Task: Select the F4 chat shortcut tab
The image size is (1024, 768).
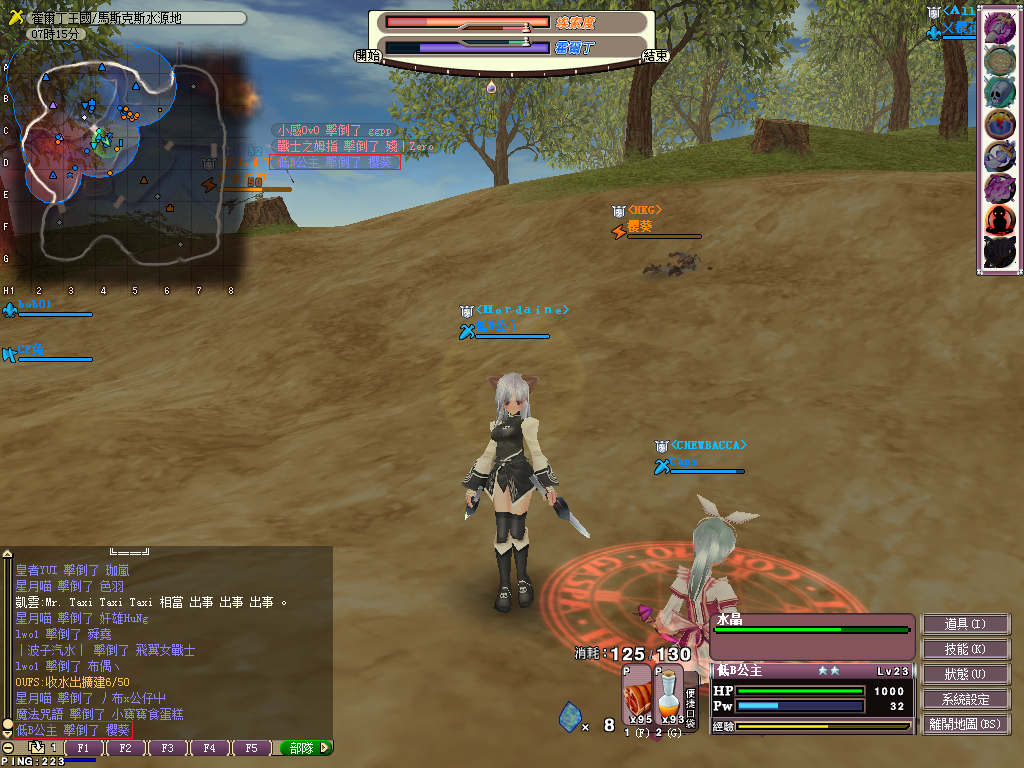Action: [210, 748]
